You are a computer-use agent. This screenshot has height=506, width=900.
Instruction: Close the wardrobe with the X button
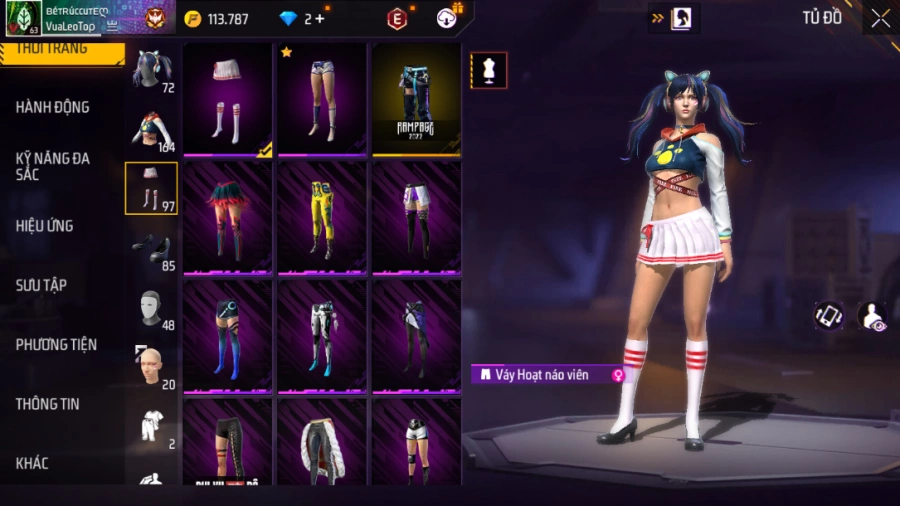tap(880, 18)
